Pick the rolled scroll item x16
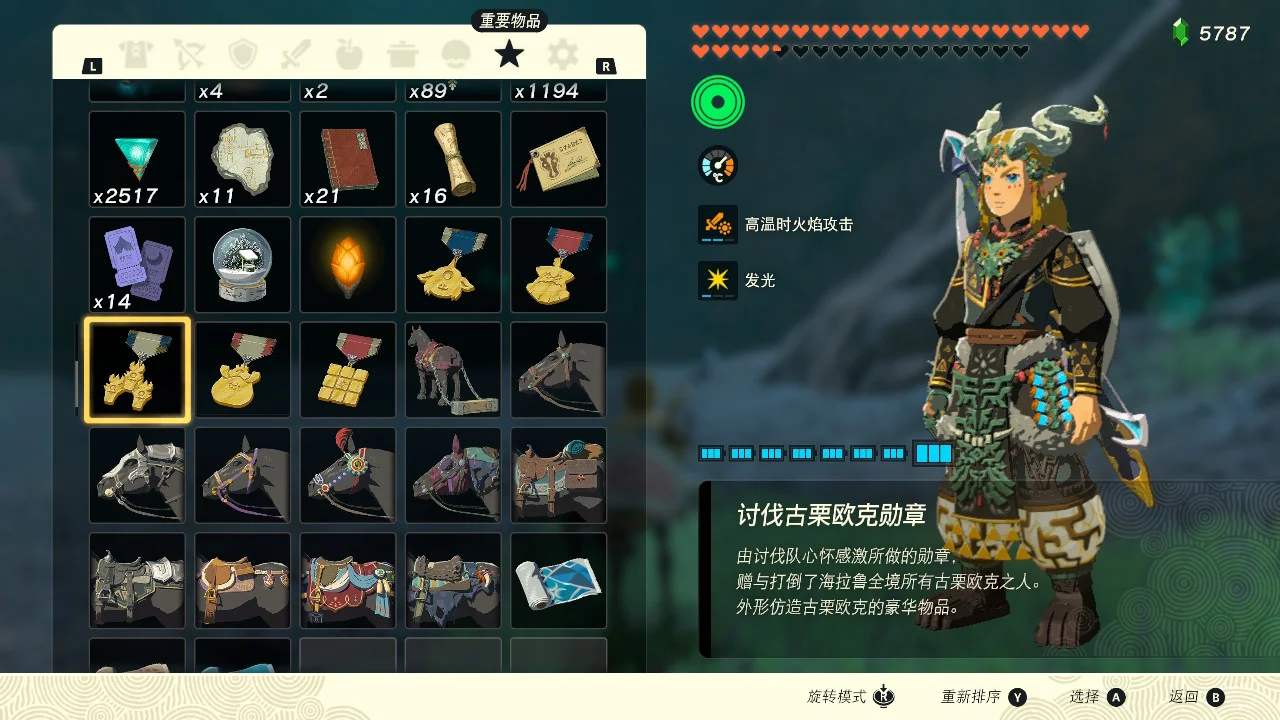Image resolution: width=1280 pixels, height=720 pixels. 453,159
